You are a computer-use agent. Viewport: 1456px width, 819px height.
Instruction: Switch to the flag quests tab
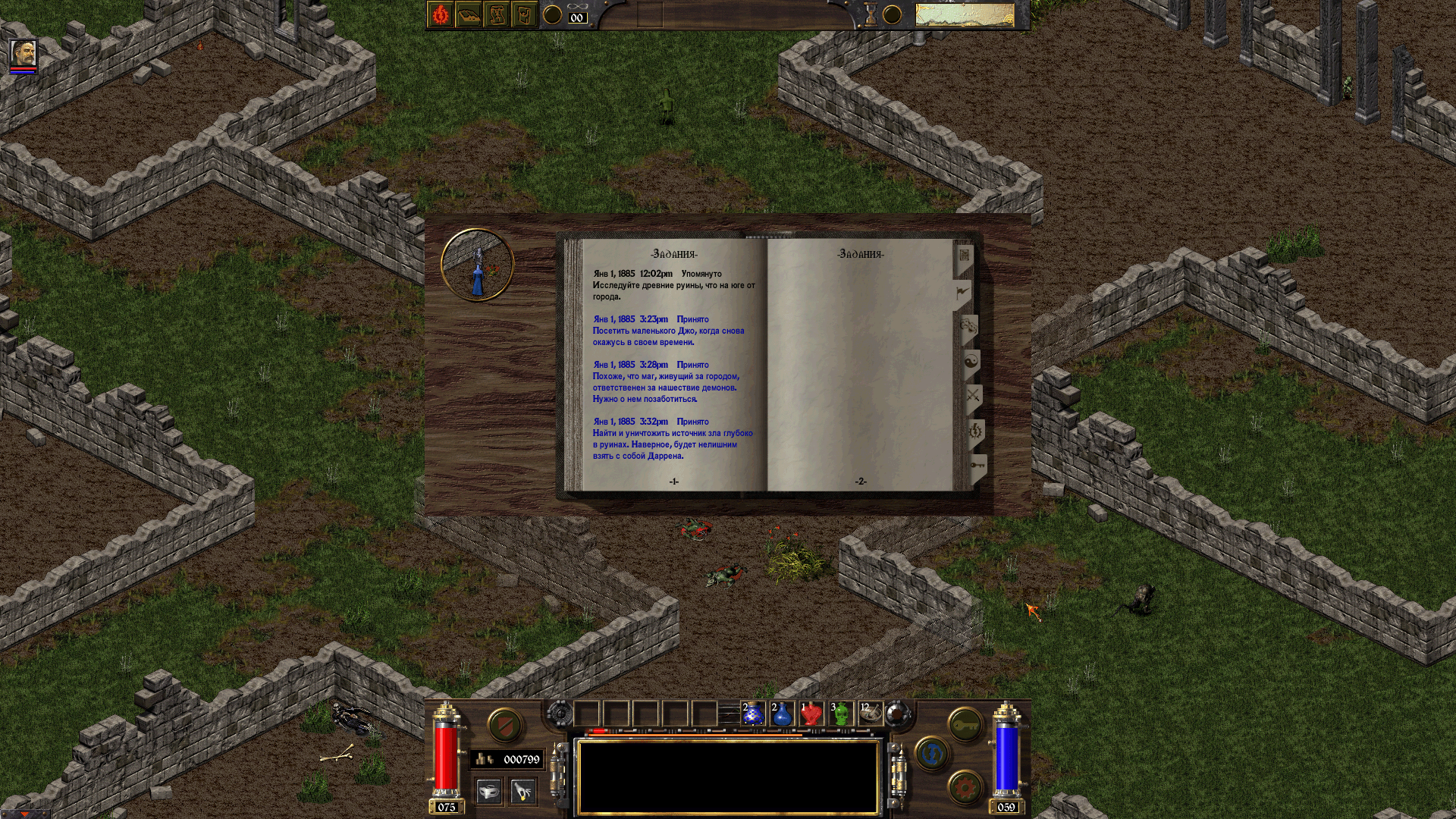click(x=962, y=292)
